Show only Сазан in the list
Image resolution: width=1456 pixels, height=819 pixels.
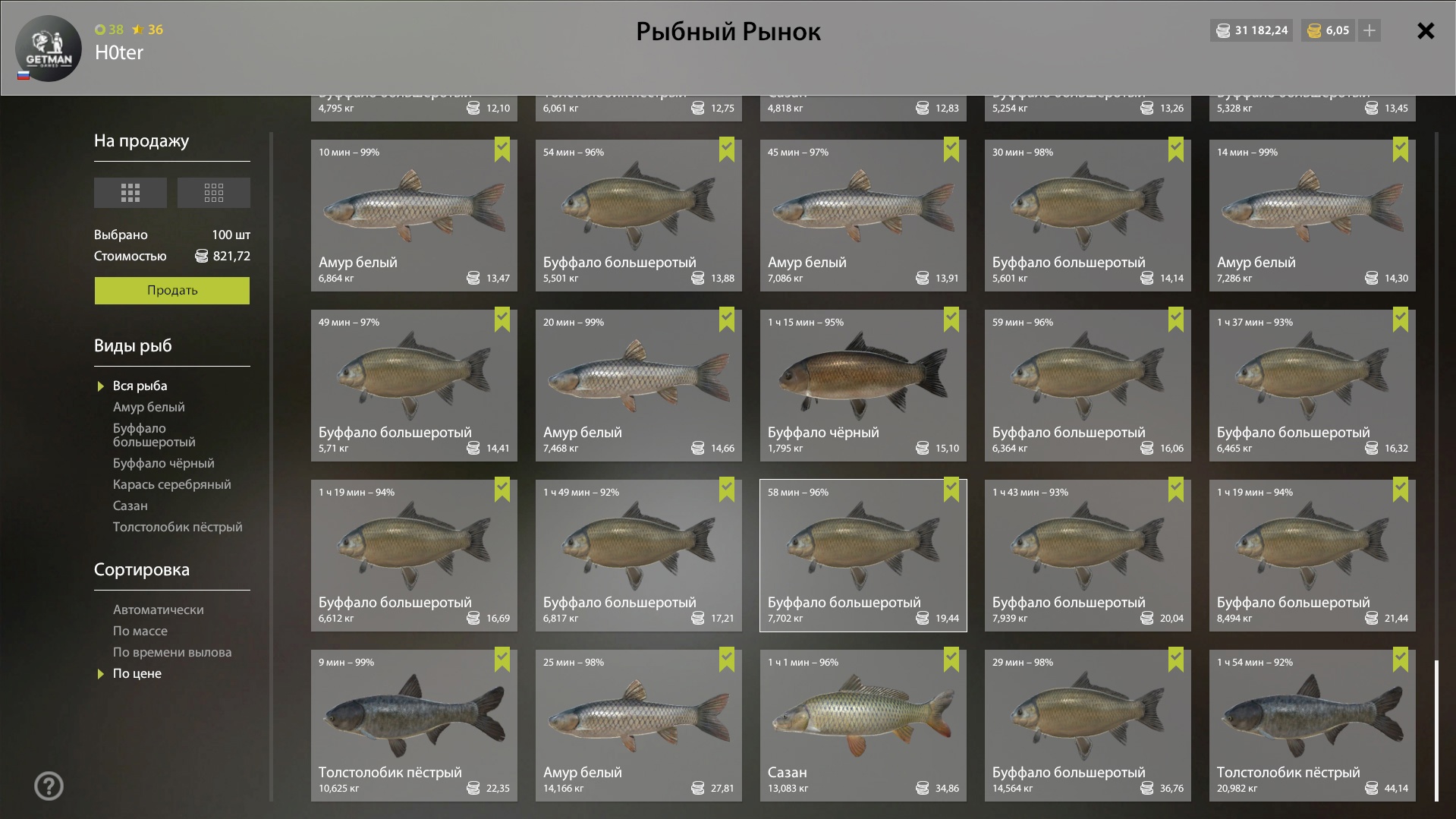tap(131, 506)
